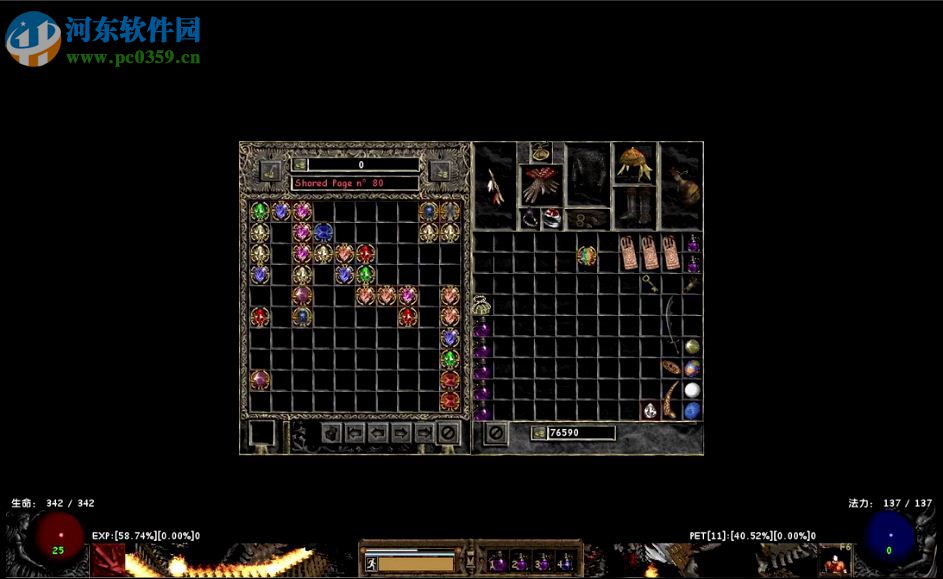Click the inventory gold button
This screenshot has width=943, height=579.
pyautogui.click(x=538, y=433)
